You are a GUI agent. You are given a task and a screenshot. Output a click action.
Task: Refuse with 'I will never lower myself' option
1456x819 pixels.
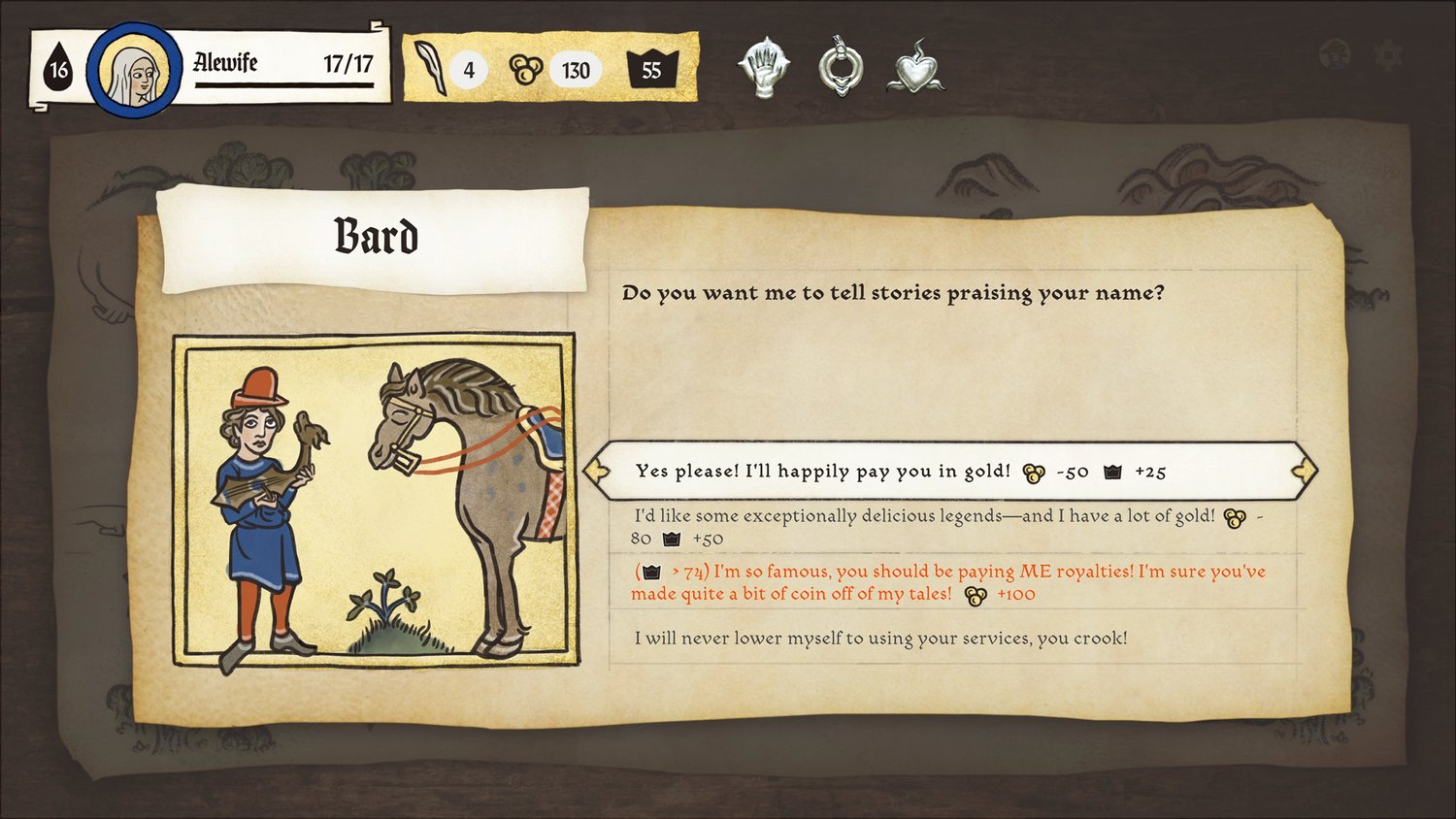(885, 639)
